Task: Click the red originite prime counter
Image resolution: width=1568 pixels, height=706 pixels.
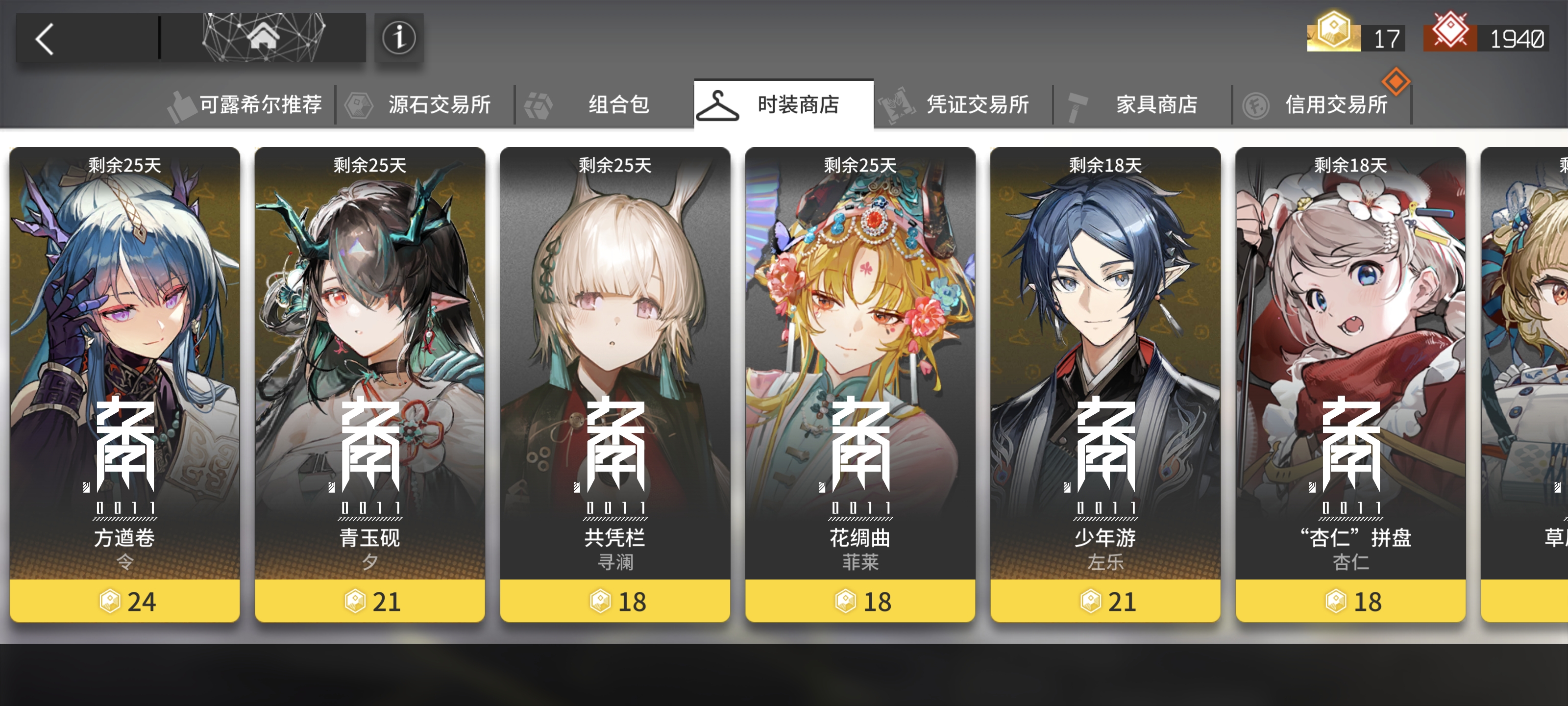Action: [1486, 38]
